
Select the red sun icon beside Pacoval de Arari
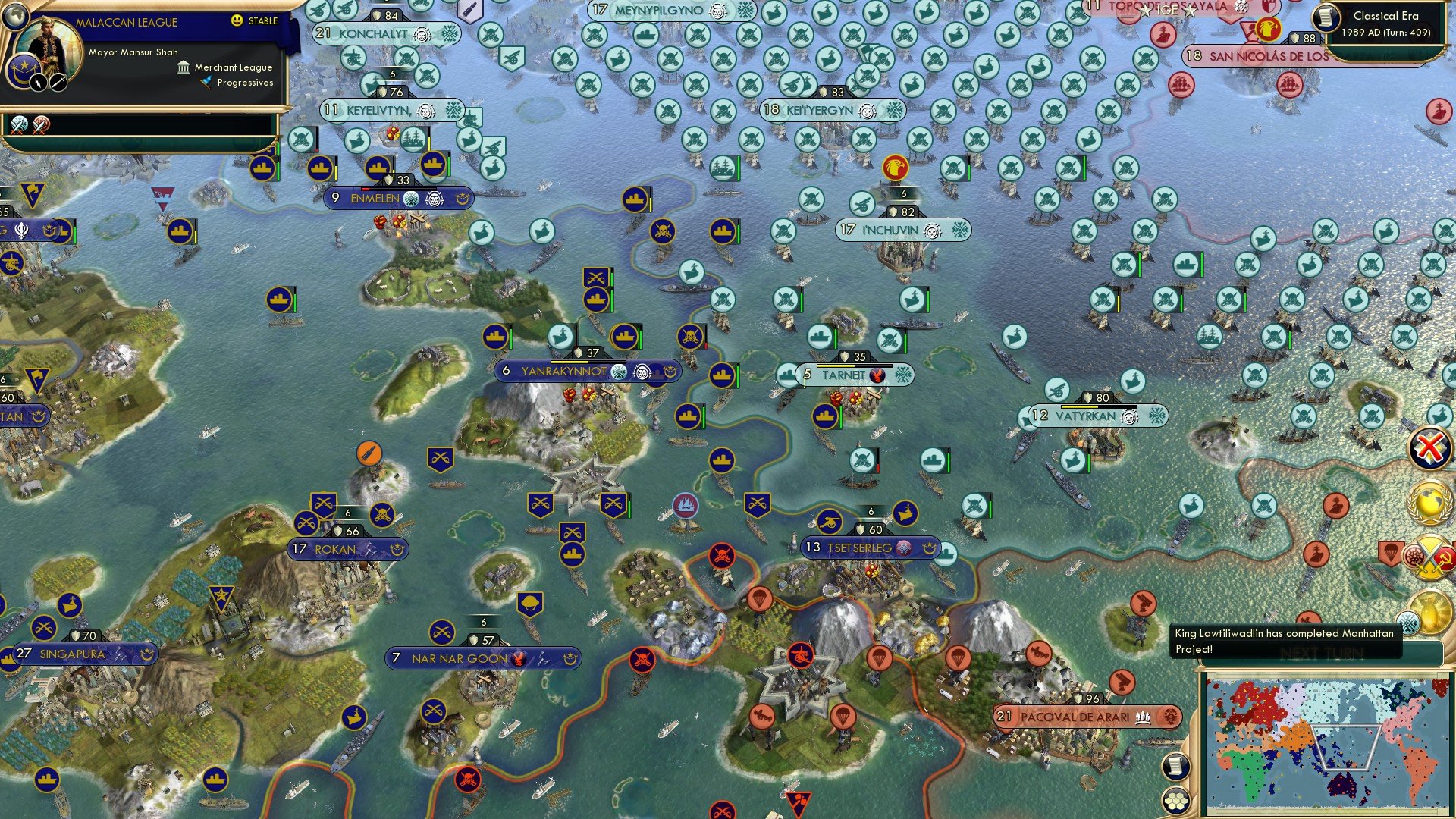coord(1169,715)
